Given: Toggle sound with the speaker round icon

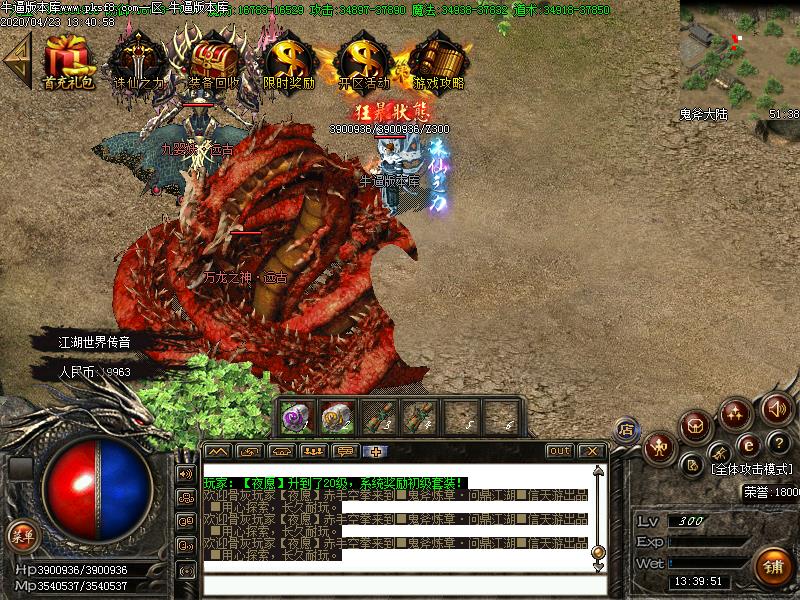Looking at the screenshot, I should pos(776,407).
